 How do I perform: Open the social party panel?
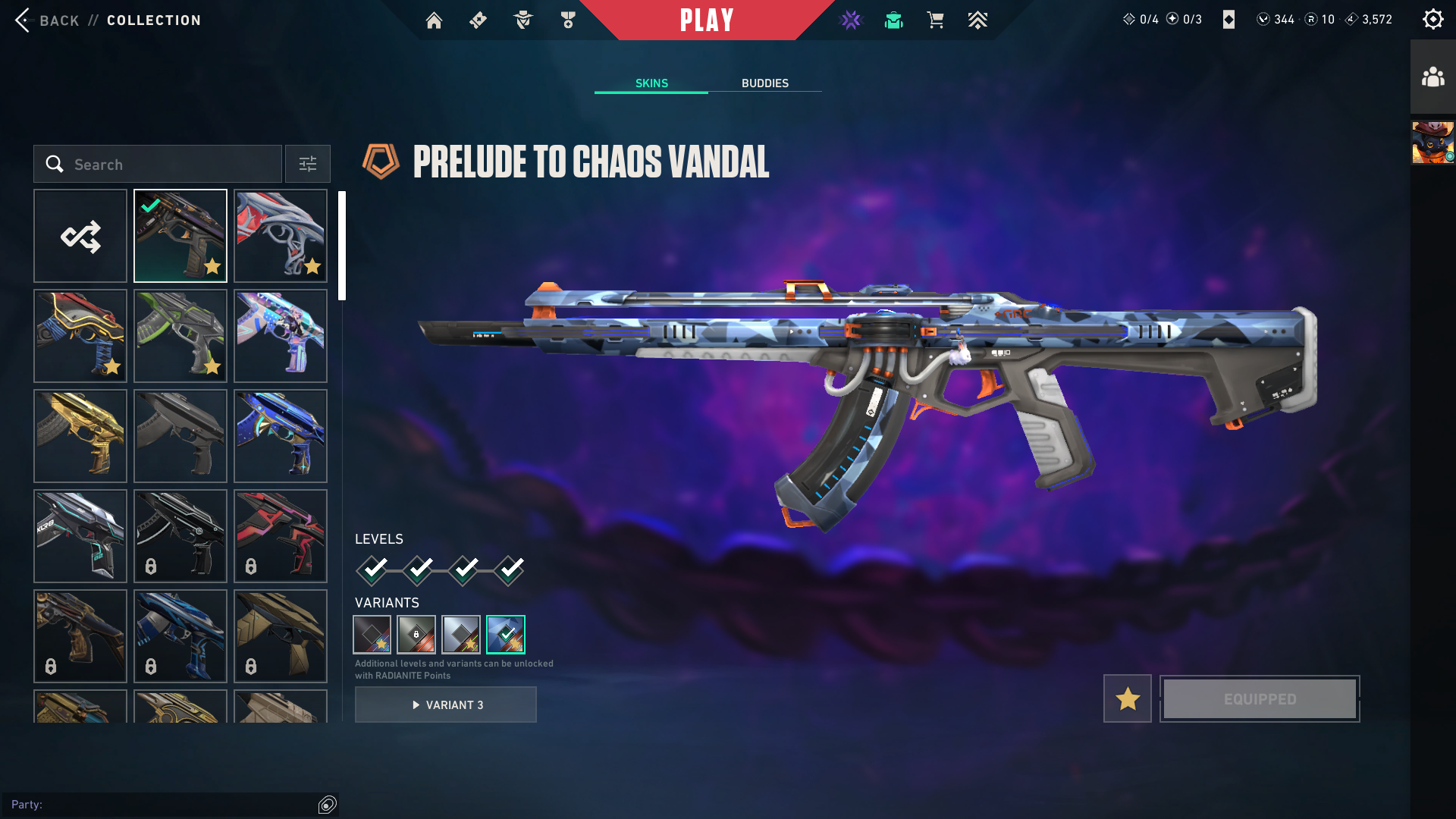click(x=1432, y=77)
